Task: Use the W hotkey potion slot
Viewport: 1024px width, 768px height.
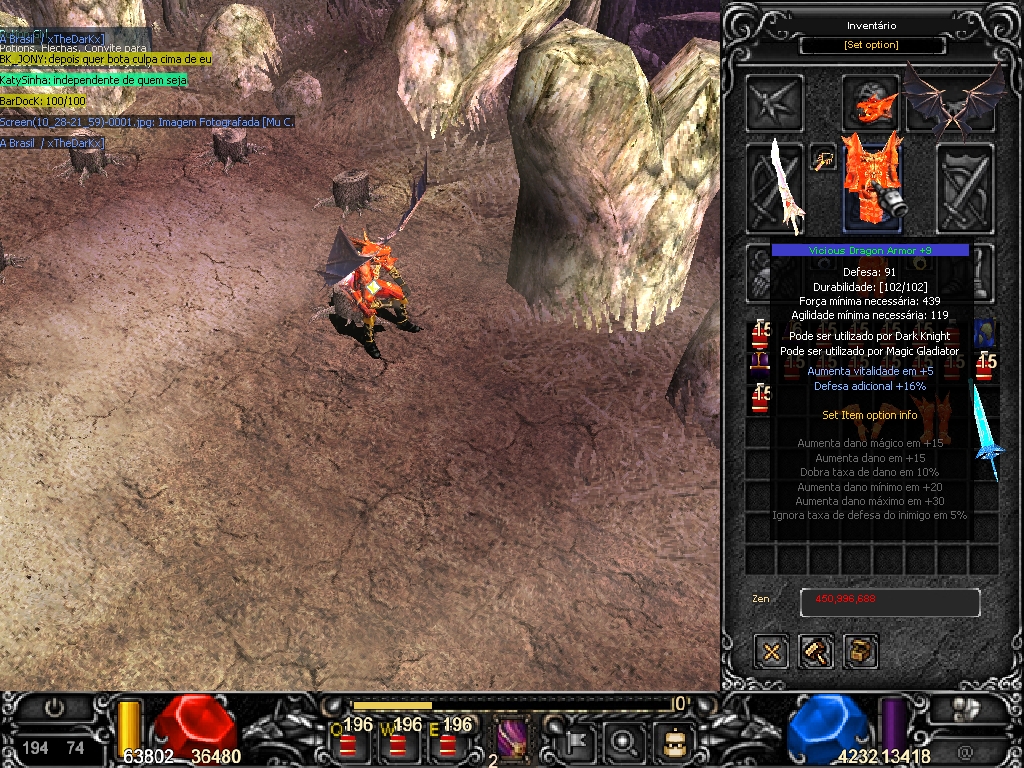Action: [x=398, y=742]
